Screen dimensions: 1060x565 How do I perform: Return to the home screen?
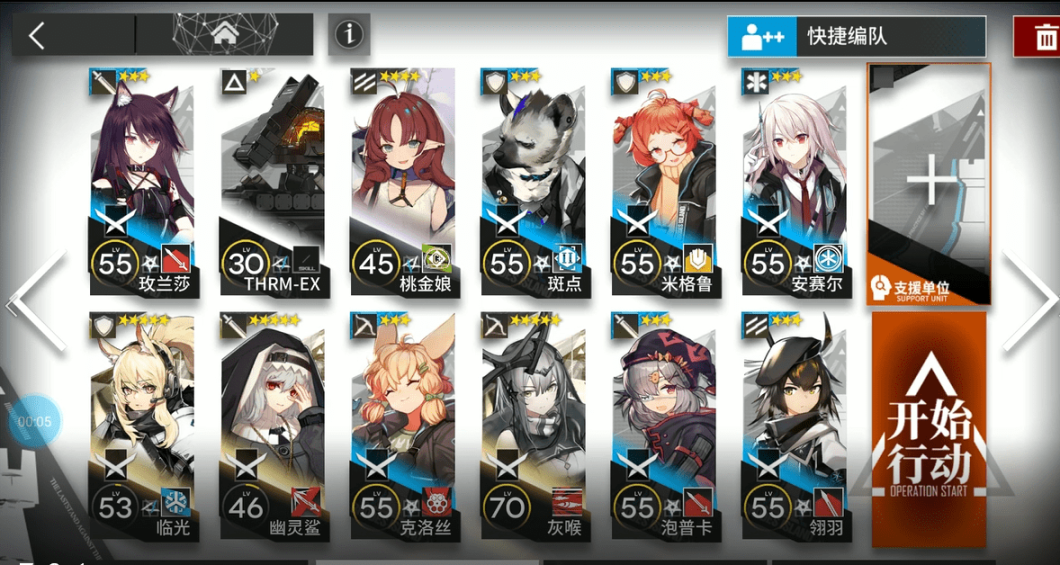[x=222, y=36]
